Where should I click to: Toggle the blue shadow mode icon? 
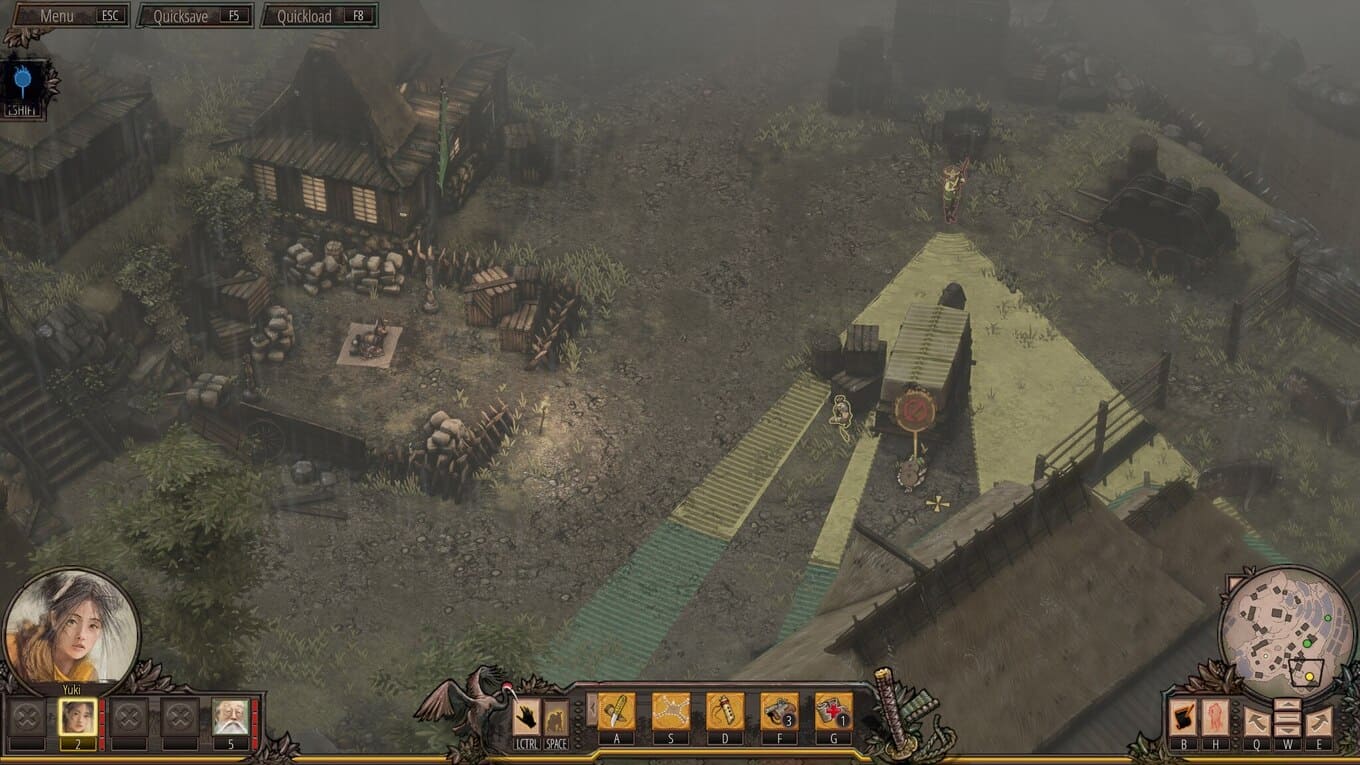point(25,82)
